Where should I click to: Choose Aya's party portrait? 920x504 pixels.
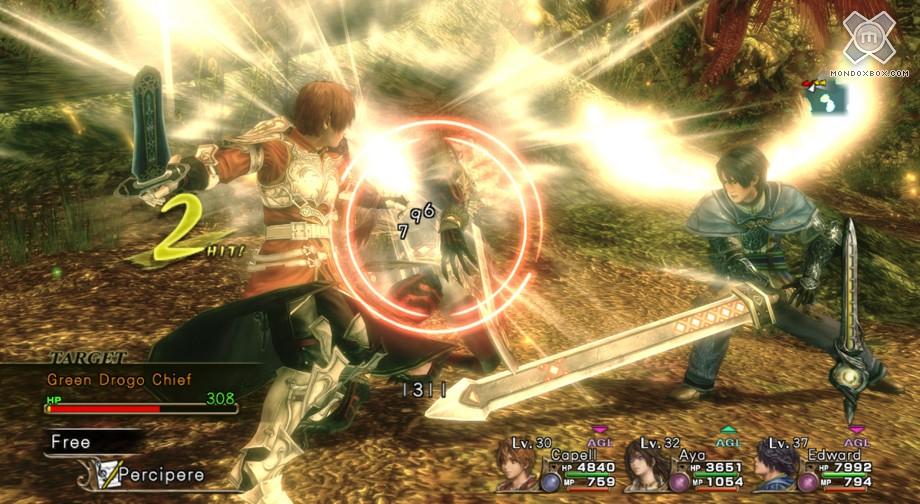[646, 469]
